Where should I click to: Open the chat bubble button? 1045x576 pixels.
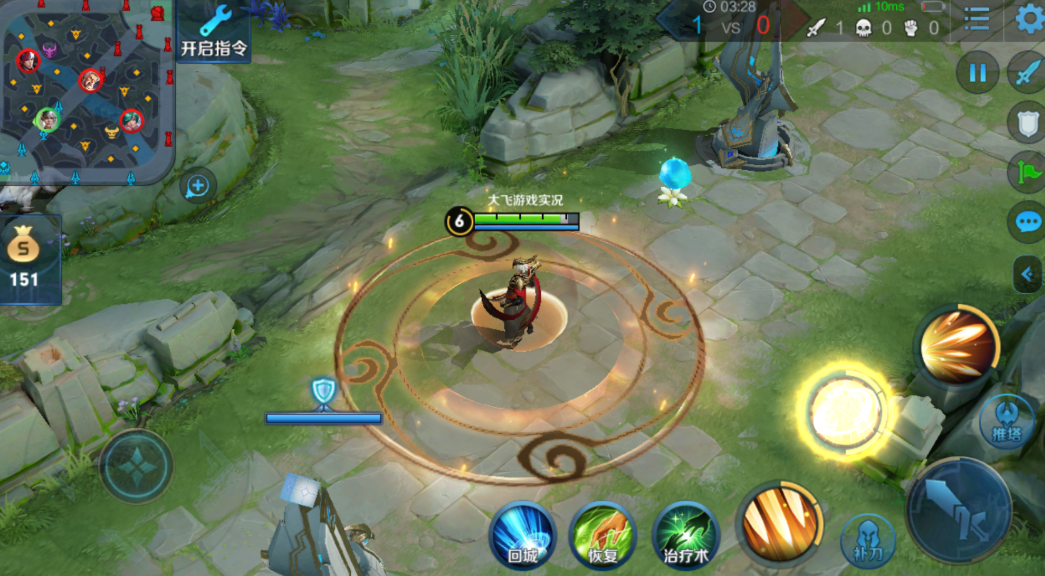pyautogui.click(x=1027, y=221)
